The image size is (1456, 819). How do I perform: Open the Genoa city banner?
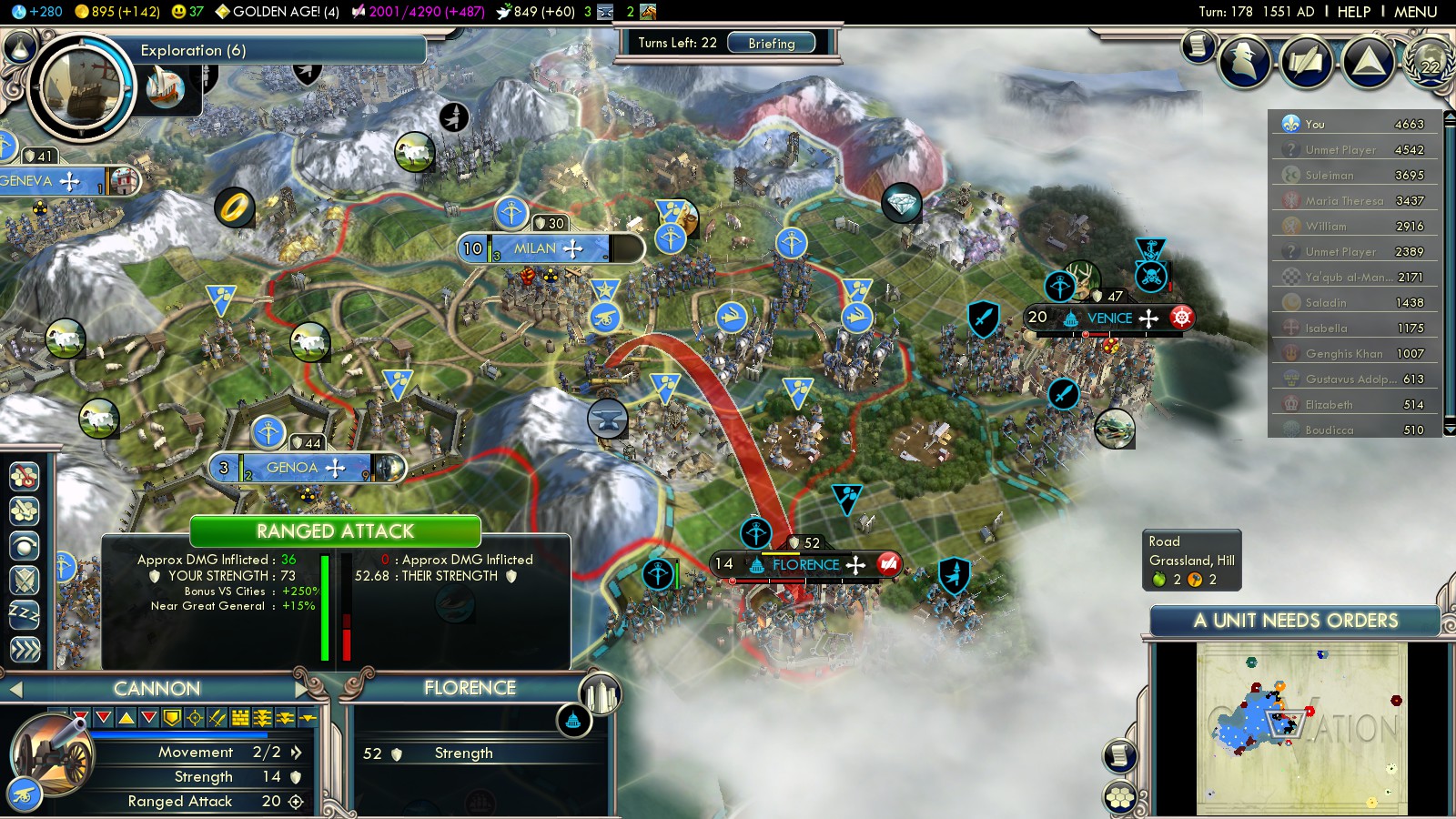(x=292, y=468)
